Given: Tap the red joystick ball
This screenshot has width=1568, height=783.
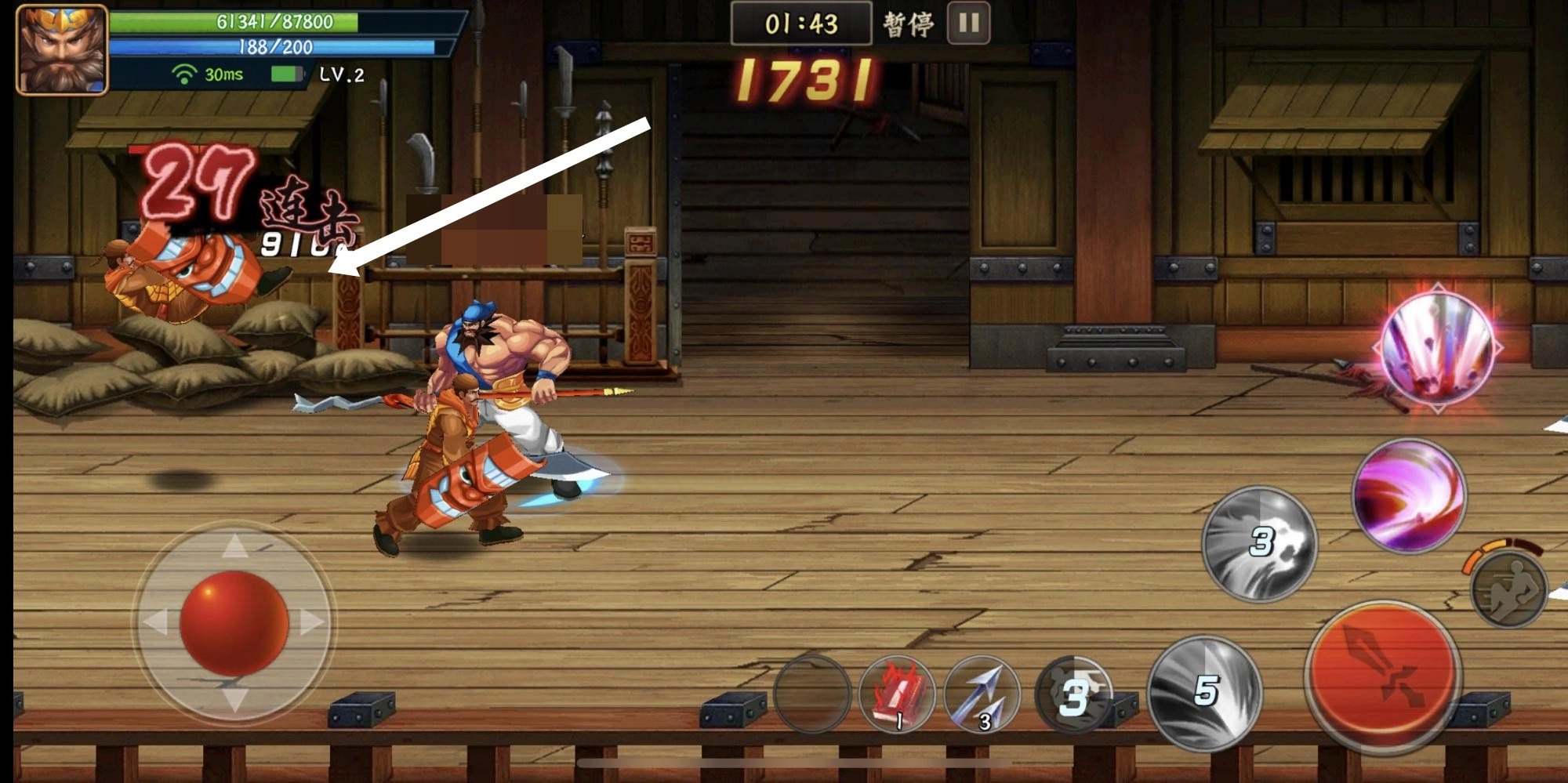Looking at the screenshot, I should coord(235,625).
